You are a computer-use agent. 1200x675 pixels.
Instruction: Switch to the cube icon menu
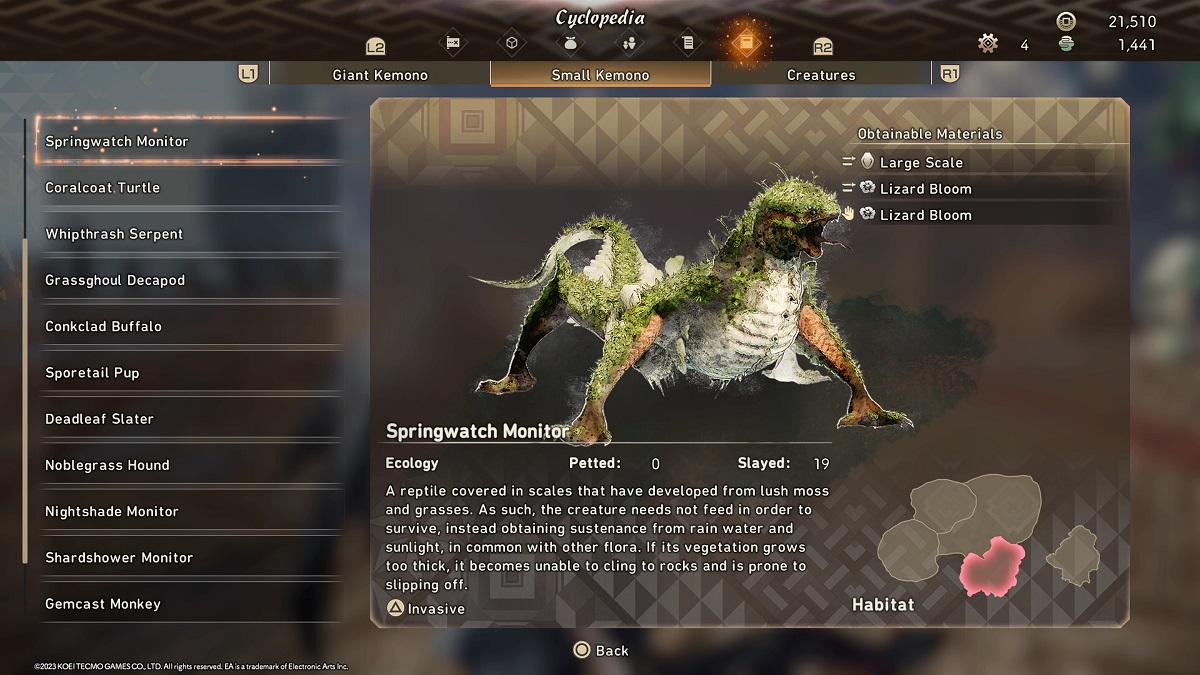[x=512, y=43]
